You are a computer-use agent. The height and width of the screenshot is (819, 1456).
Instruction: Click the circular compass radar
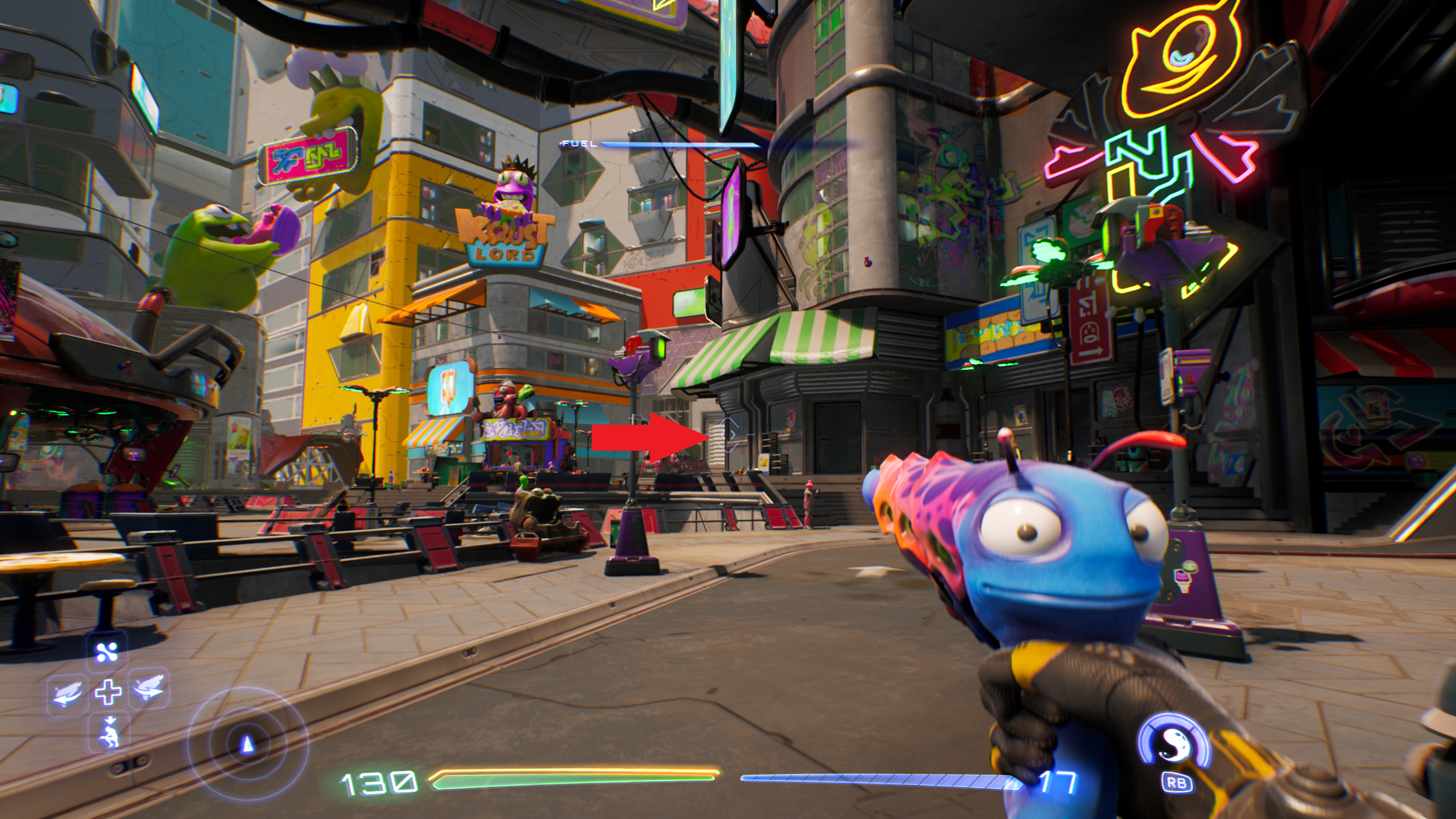[x=247, y=744]
